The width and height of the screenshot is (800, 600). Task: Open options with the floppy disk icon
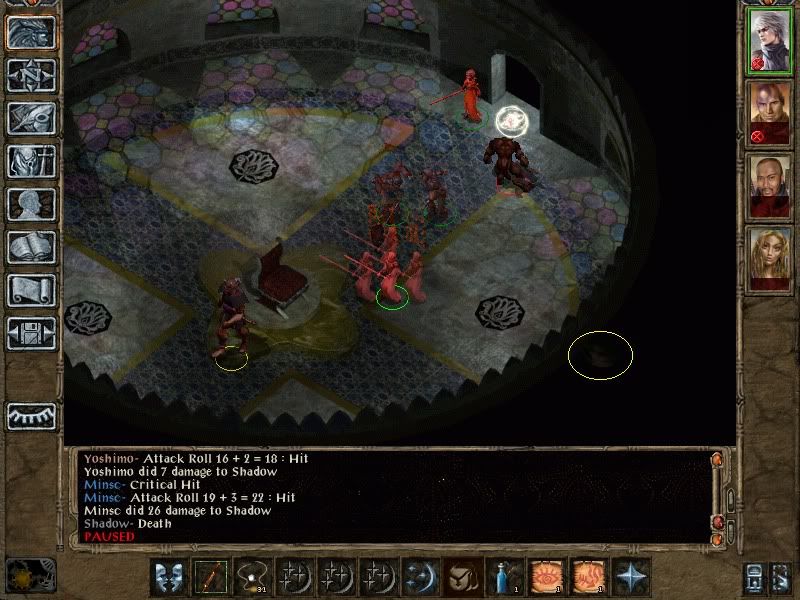(31, 333)
